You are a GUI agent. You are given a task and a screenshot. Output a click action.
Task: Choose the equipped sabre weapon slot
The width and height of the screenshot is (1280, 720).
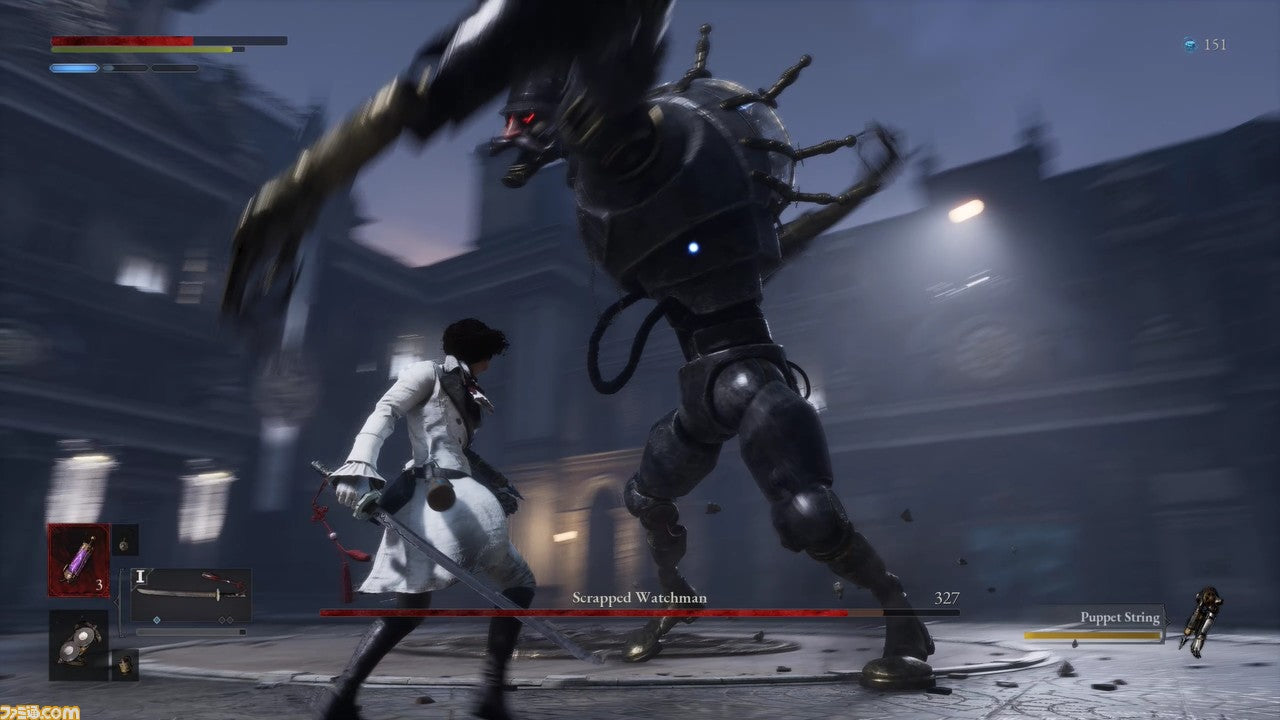click(x=191, y=595)
